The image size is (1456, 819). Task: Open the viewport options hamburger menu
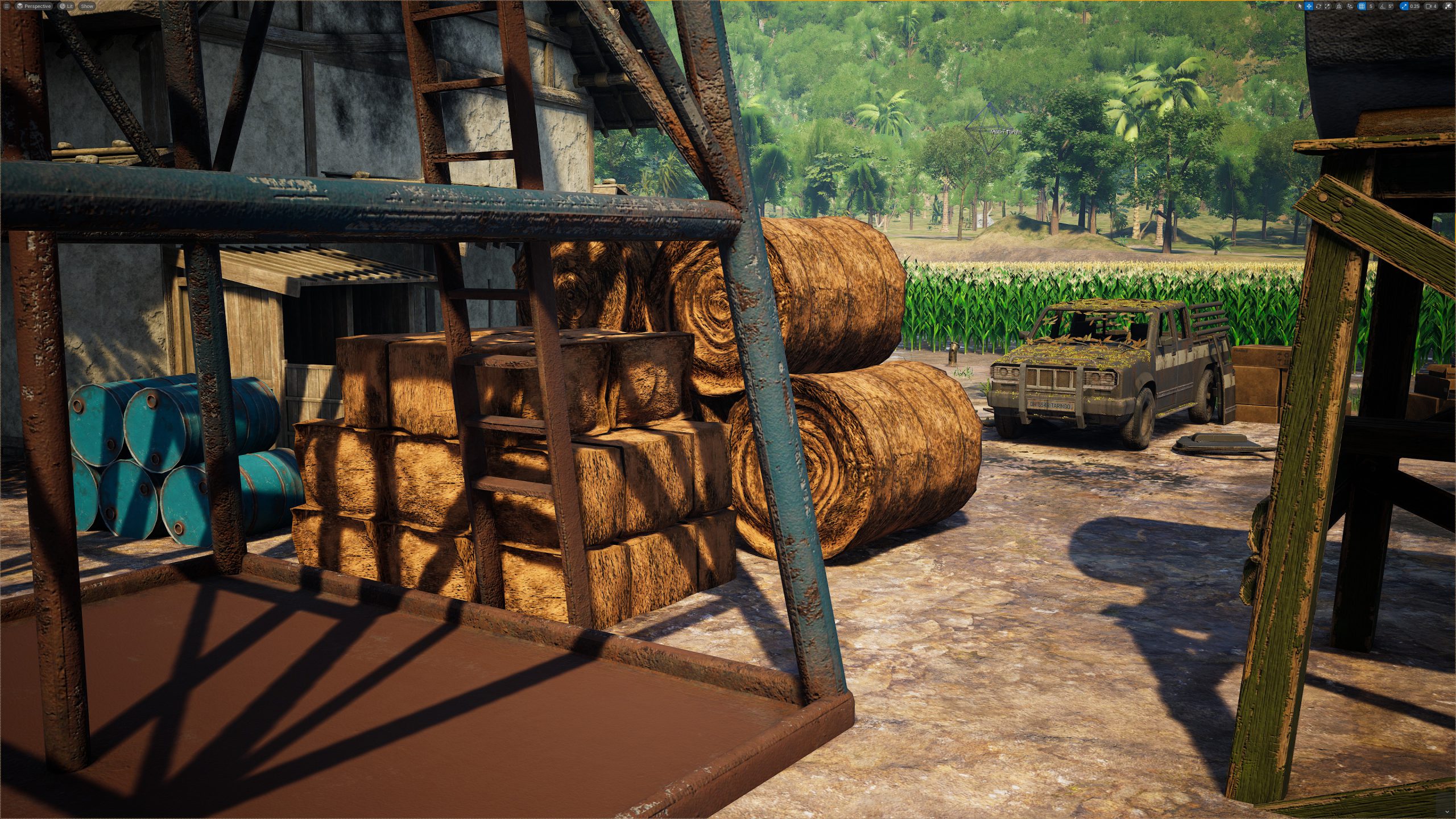click(x=6, y=6)
